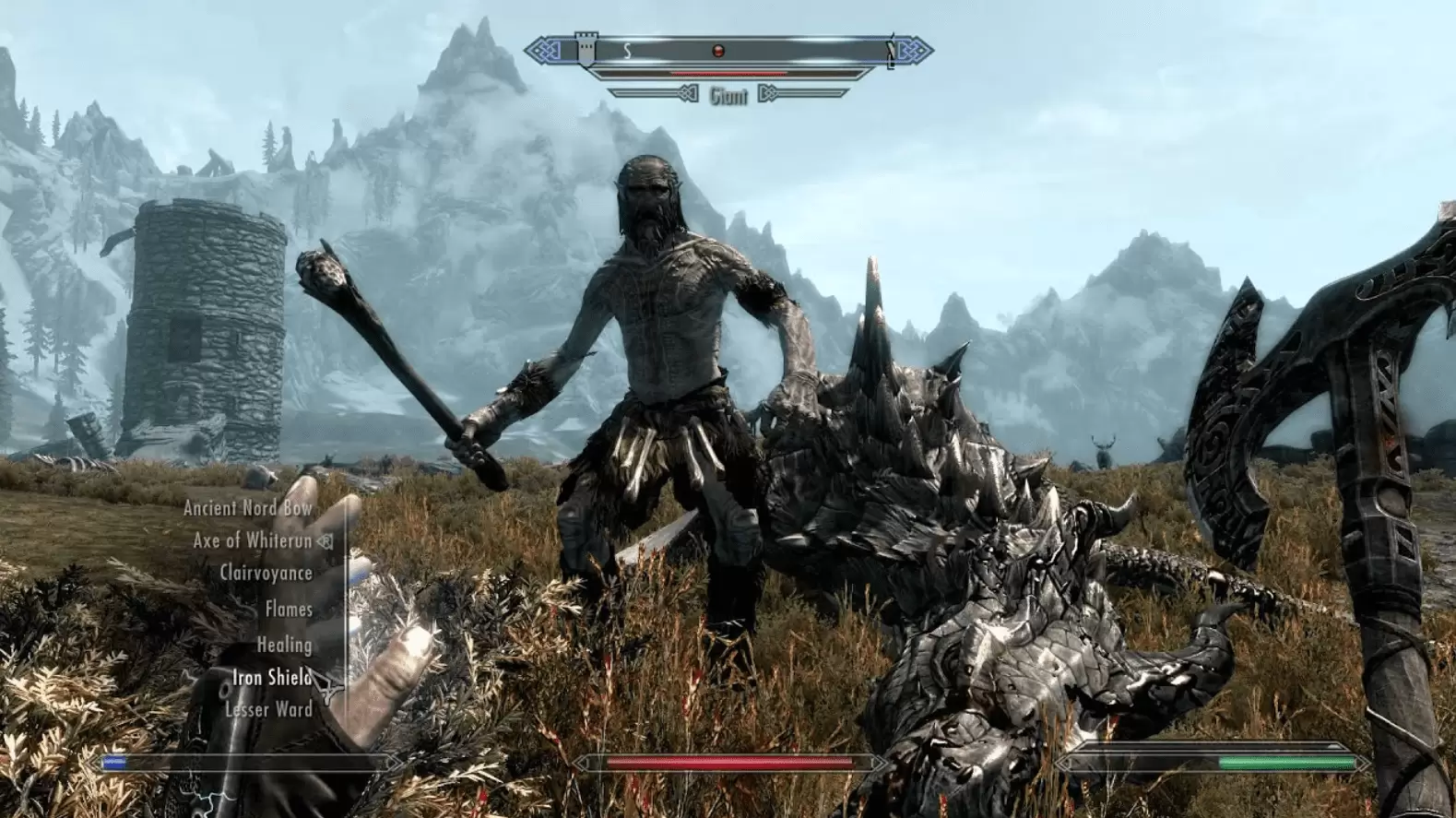Image resolution: width=1456 pixels, height=818 pixels.
Task: Select the enemy weapon marker on compass right
Action: [x=890, y=51]
